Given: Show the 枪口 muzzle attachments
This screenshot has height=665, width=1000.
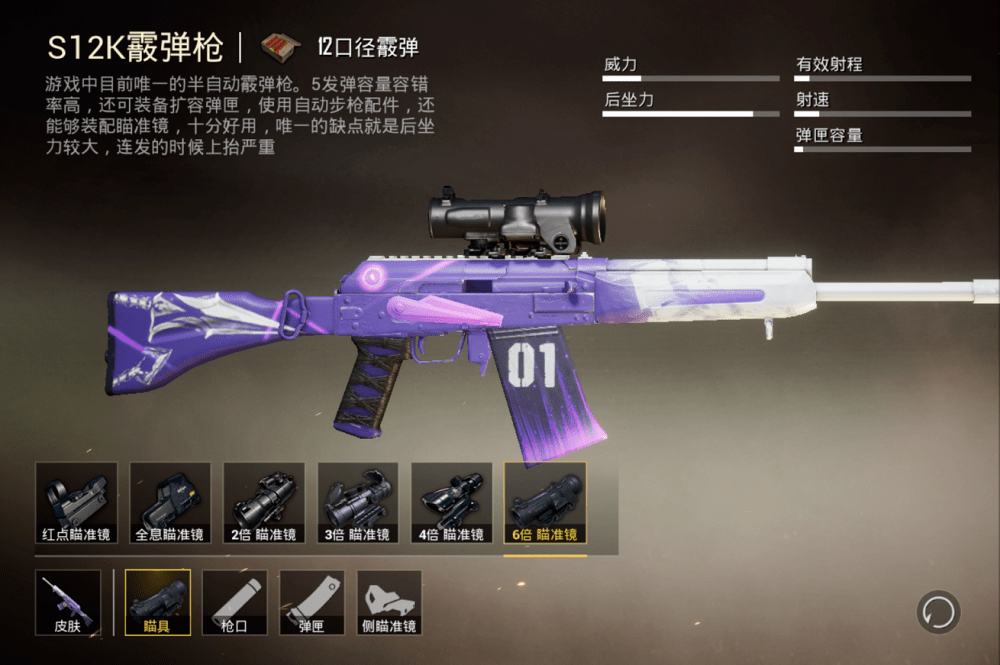Looking at the screenshot, I should coord(235,603).
